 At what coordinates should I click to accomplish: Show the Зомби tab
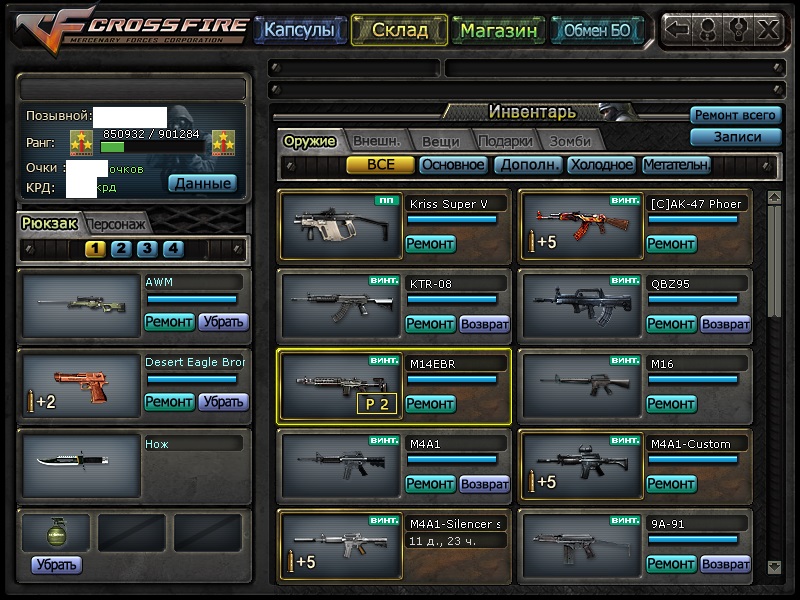pos(569,141)
